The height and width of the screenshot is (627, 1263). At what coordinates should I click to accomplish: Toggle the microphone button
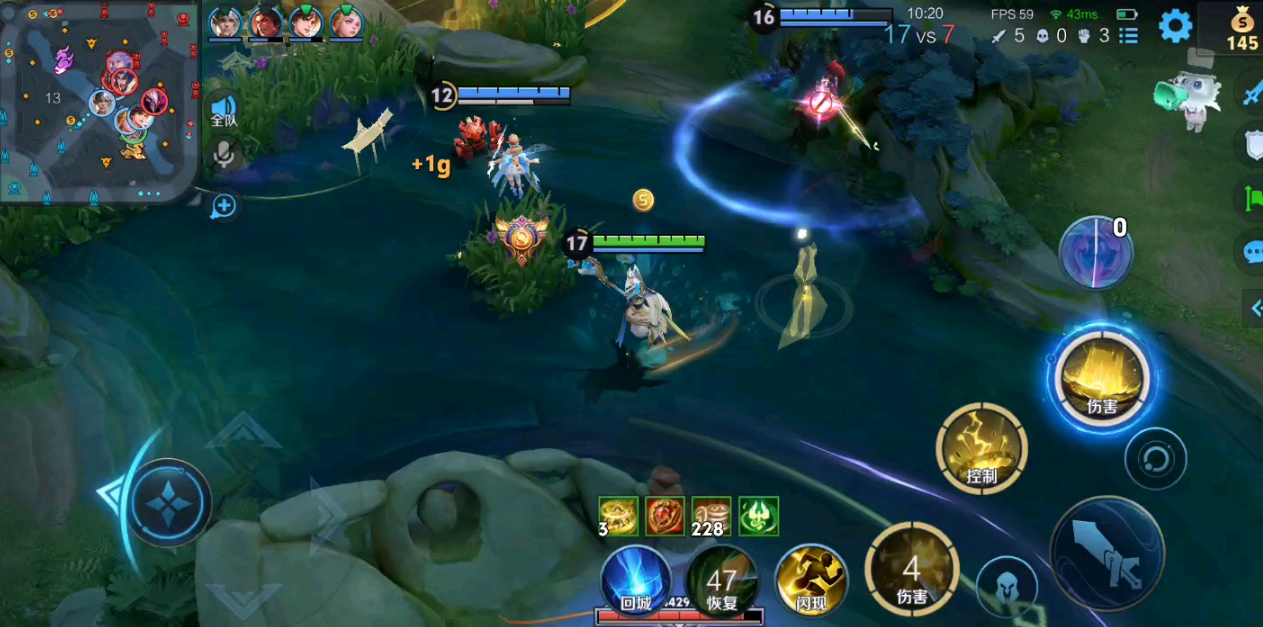click(x=224, y=154)
